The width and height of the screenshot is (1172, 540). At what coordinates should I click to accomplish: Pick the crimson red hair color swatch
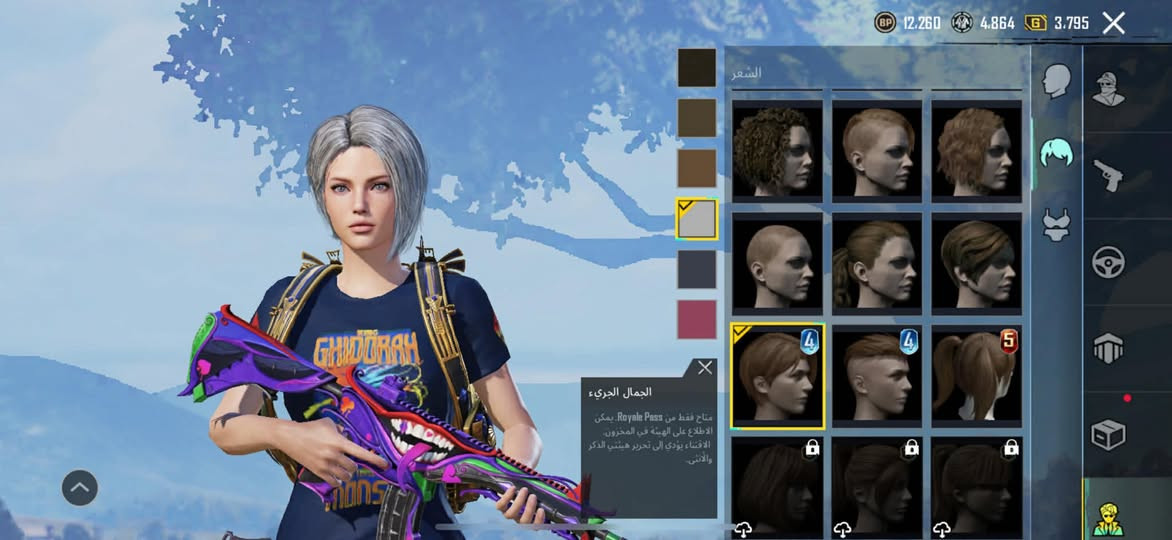[x=697, y=319]
